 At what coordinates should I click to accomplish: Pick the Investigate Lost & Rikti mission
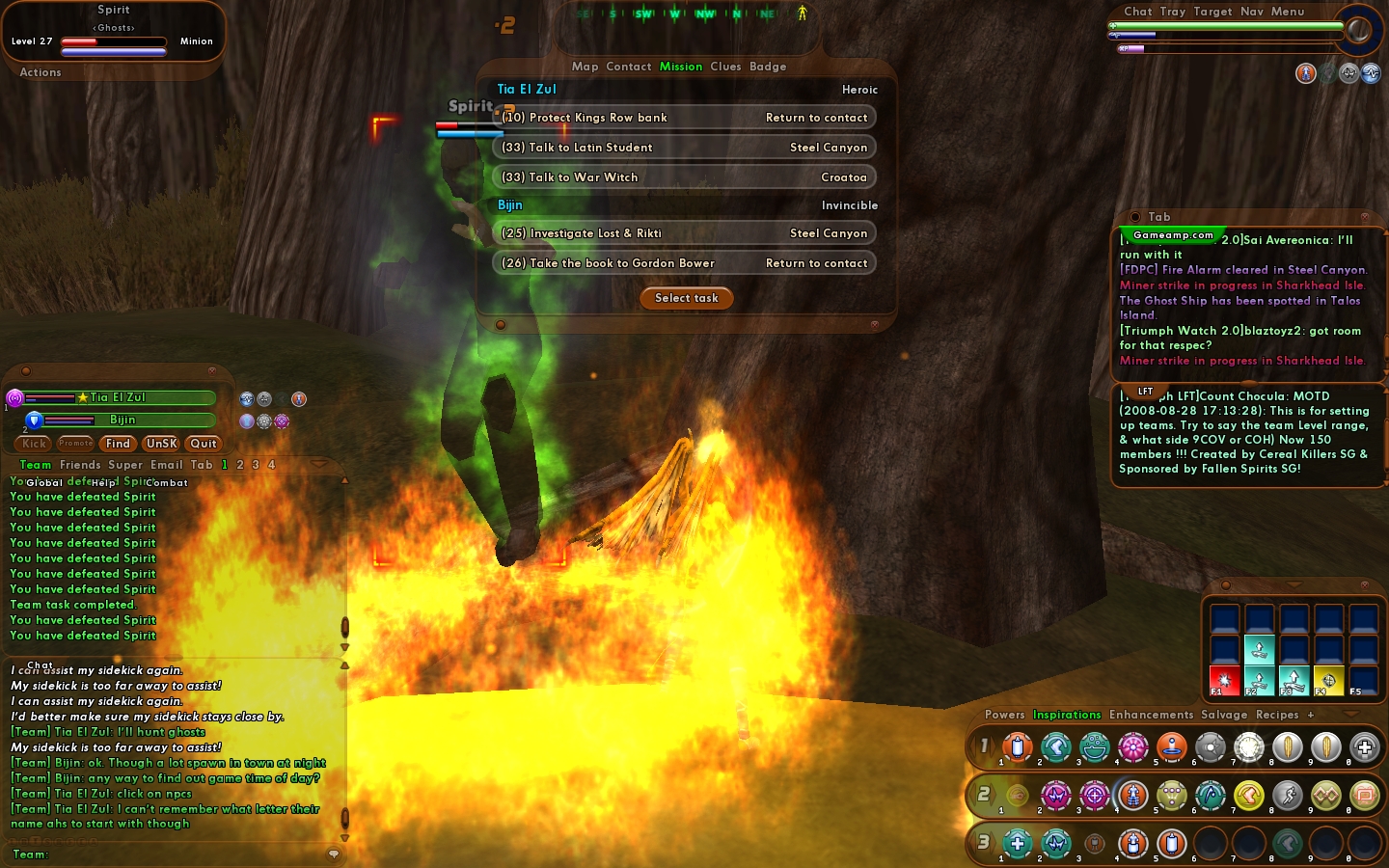coord(684,233)
